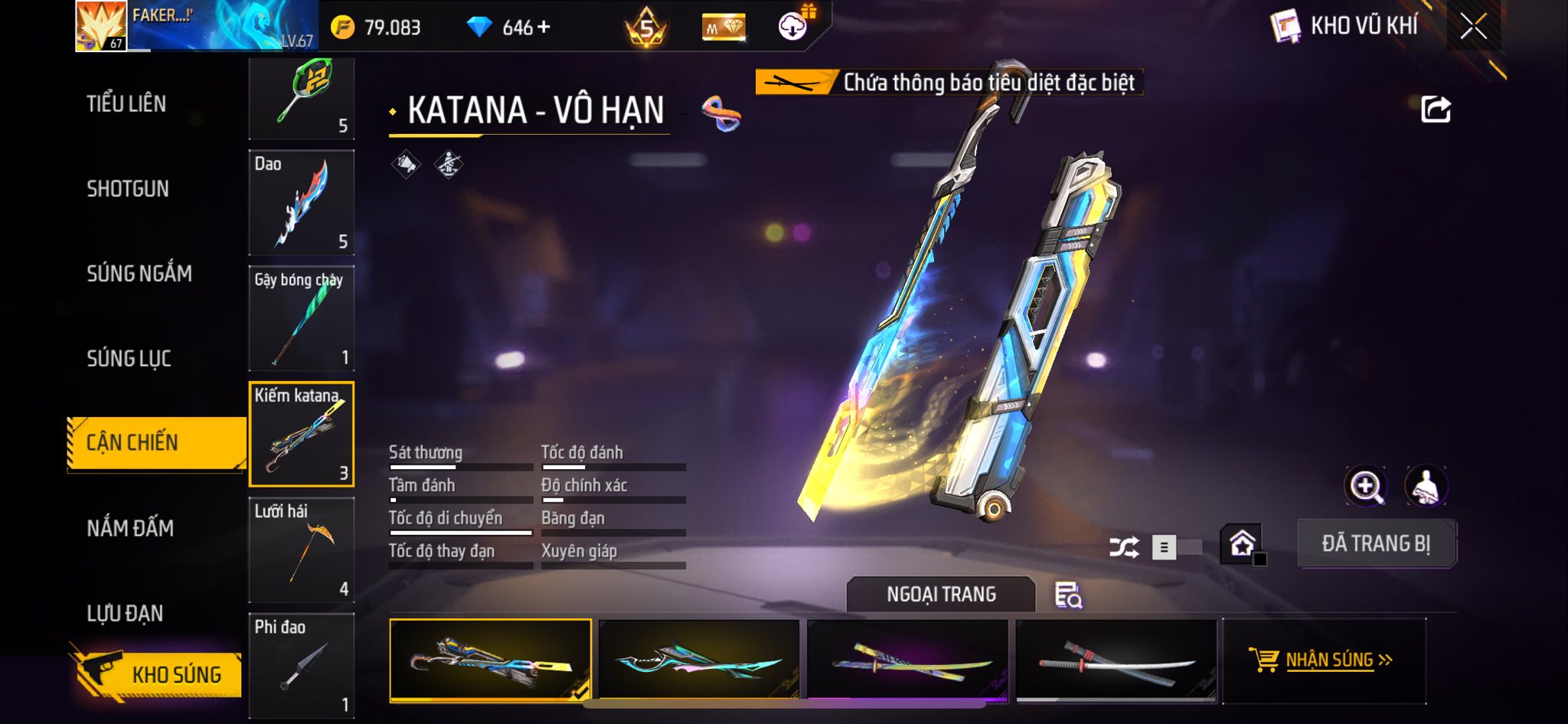
Task: Open the SÚNG LỤC category
Action: pos(129,358)
